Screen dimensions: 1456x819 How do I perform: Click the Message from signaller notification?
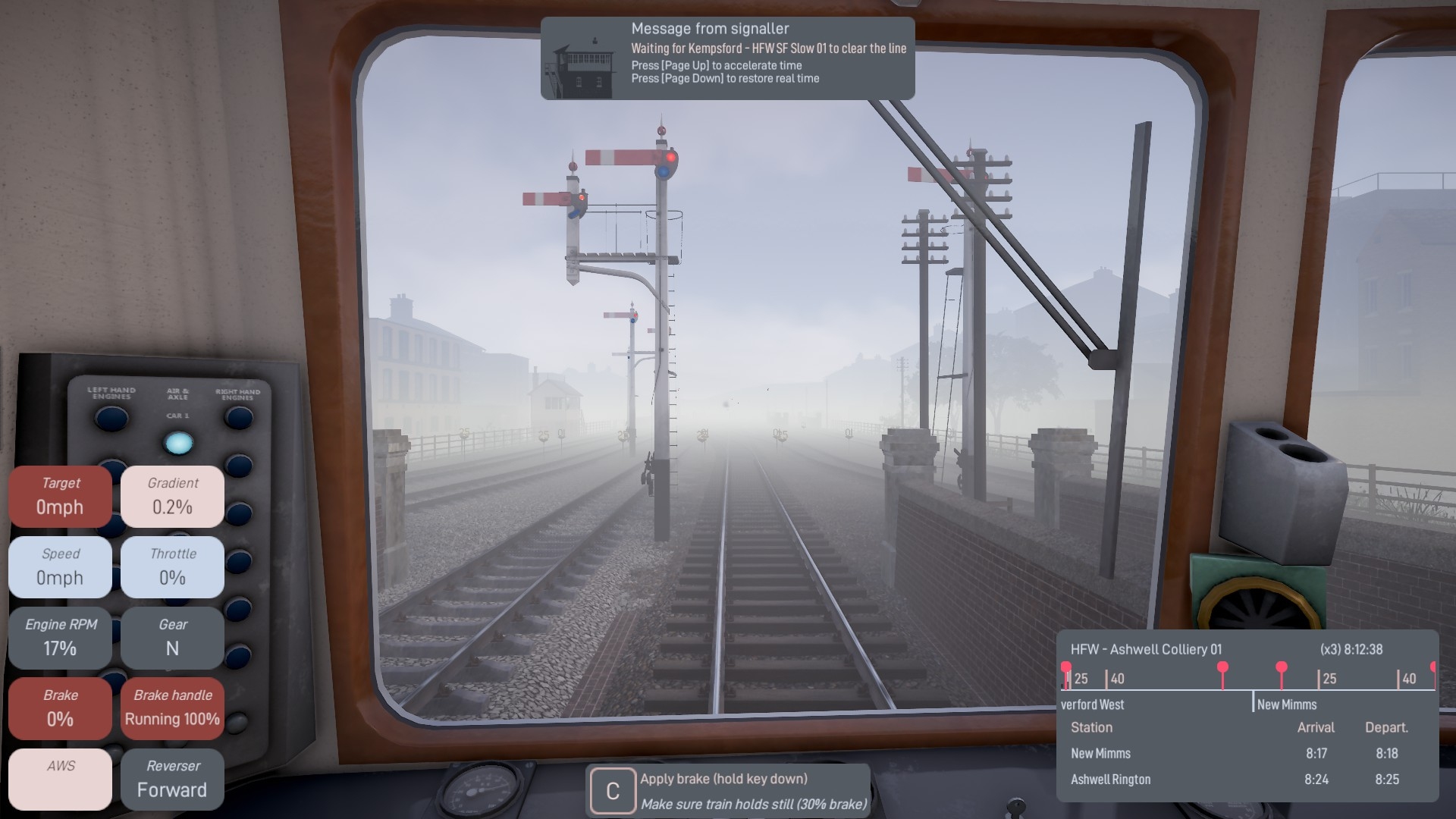click(x=727, y=58)
